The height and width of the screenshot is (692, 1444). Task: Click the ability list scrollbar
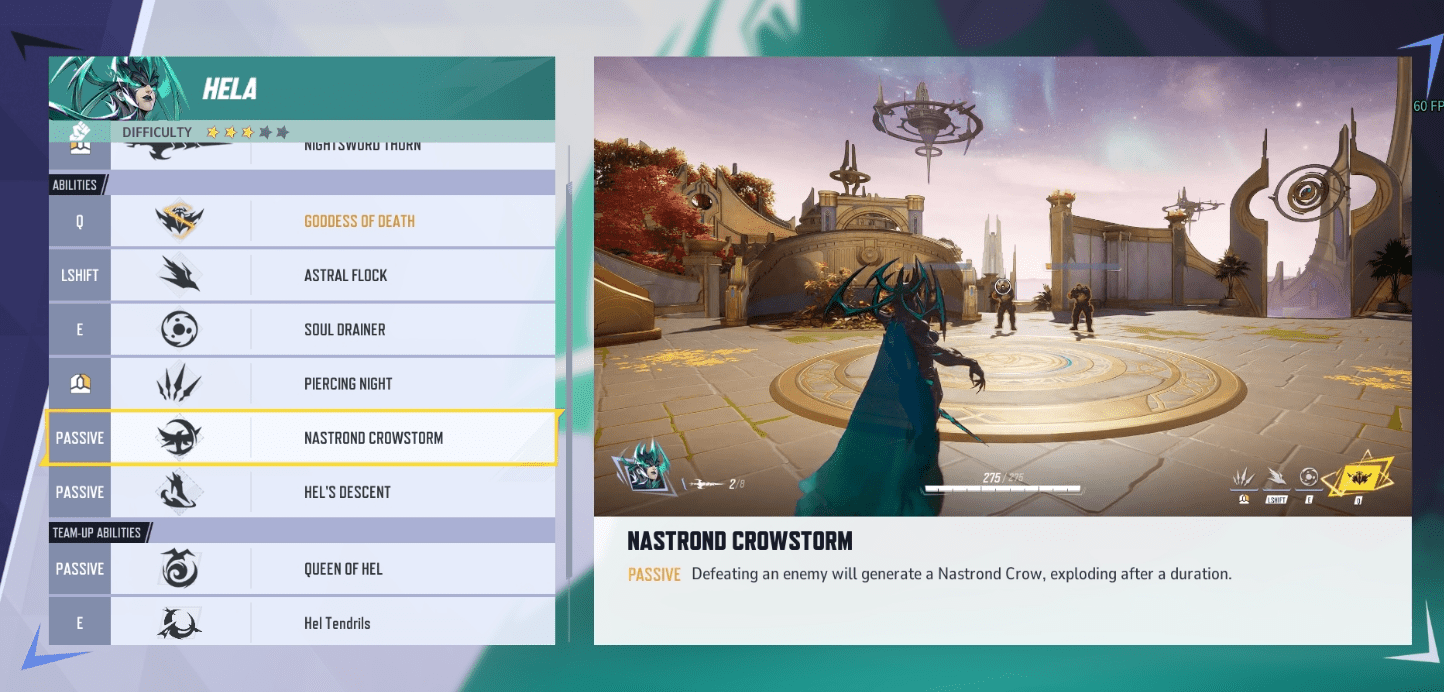click(569, 360)
